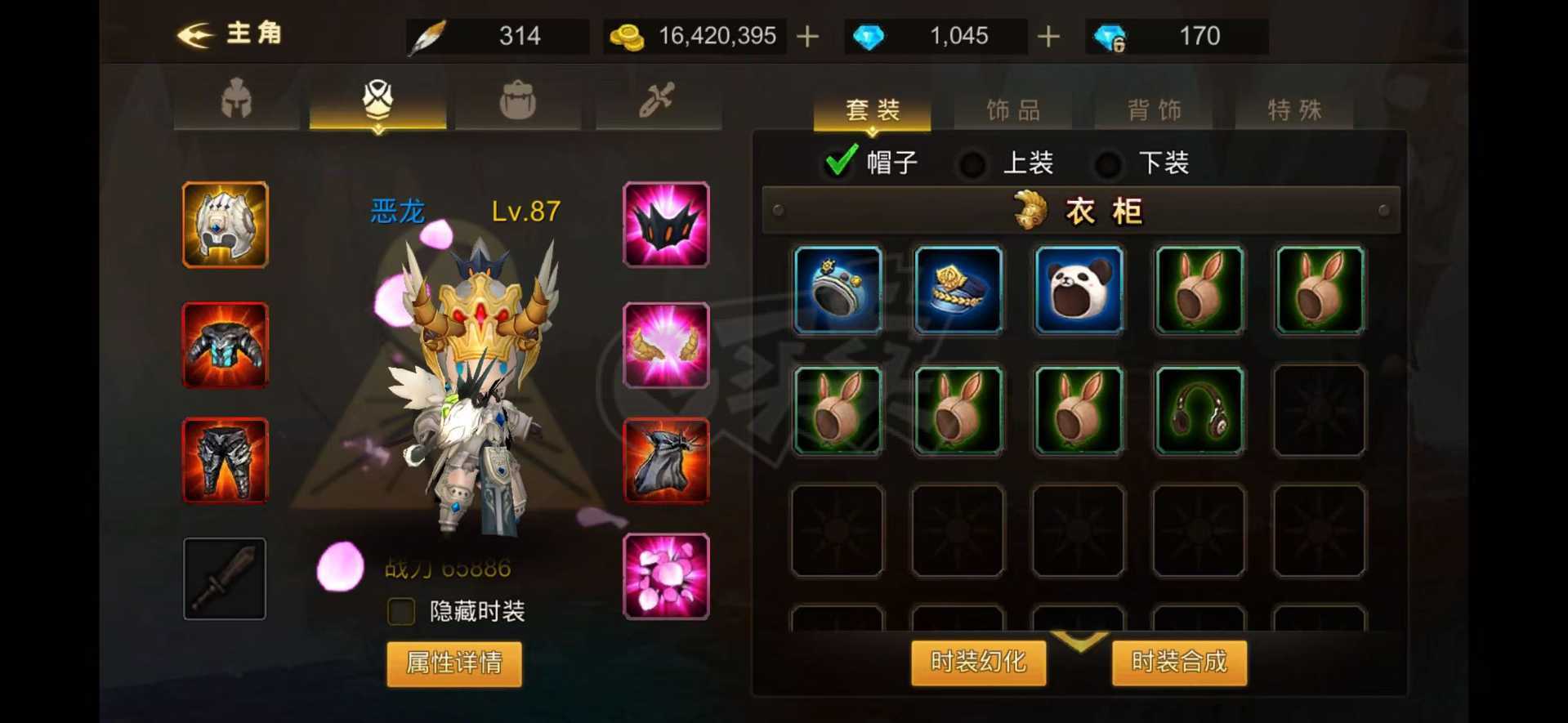The width and height of the screenshot is (1568, 723).
Task: Click the dagger weapon slot
Action: click(x=224, y=578)
